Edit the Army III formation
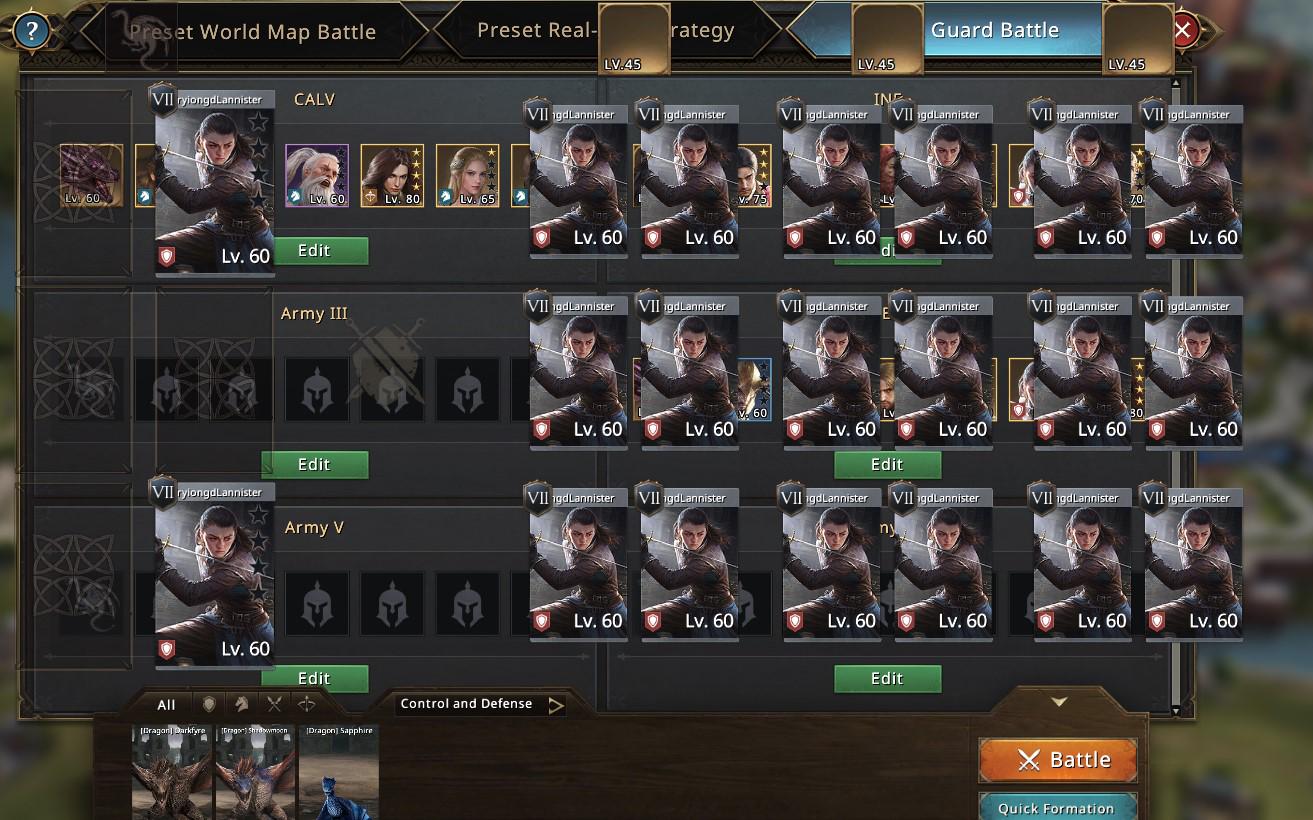 click(x=314, y=464)
